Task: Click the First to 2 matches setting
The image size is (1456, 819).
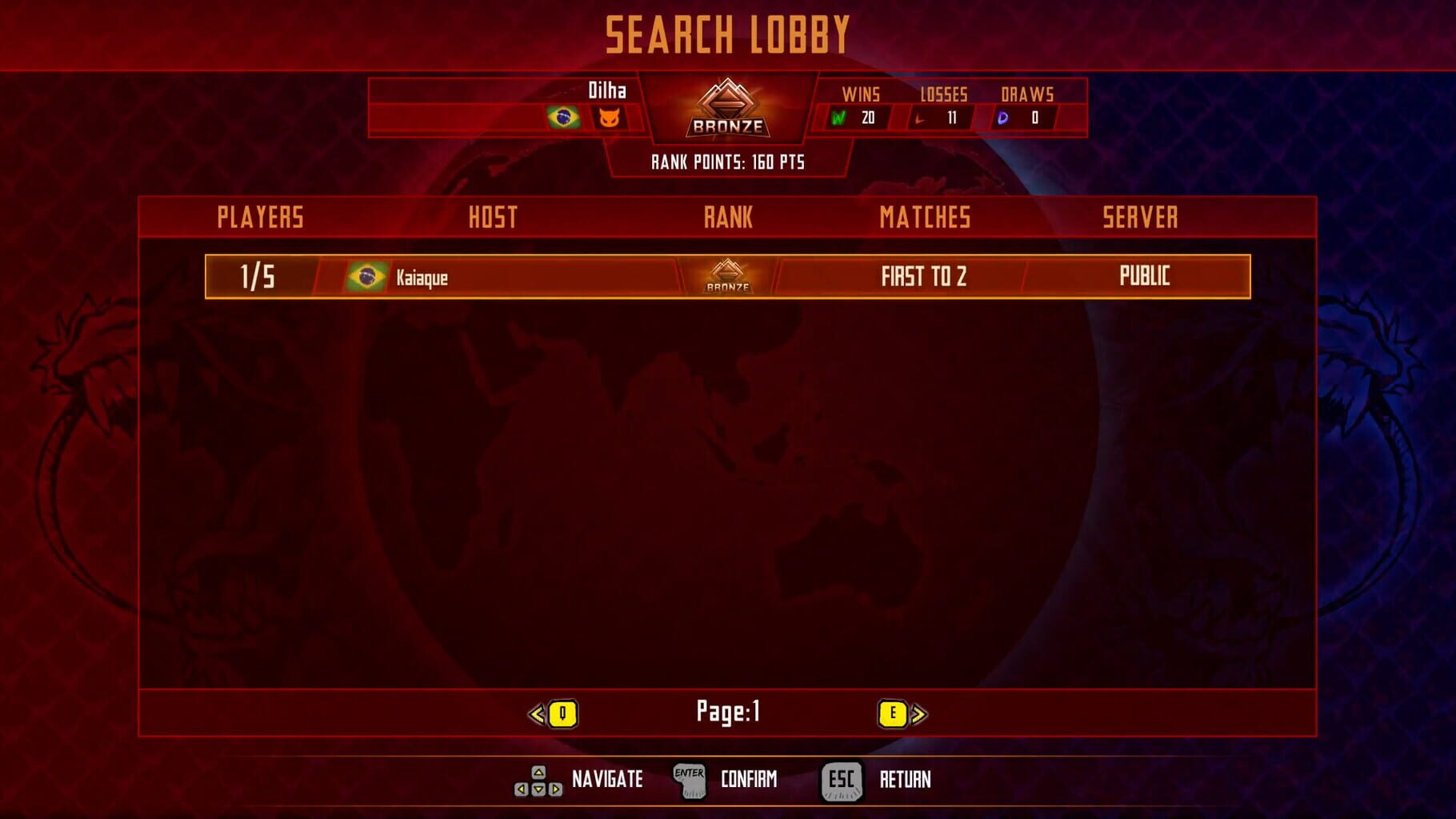Action: pyautogui.click(x=924, y=278)
